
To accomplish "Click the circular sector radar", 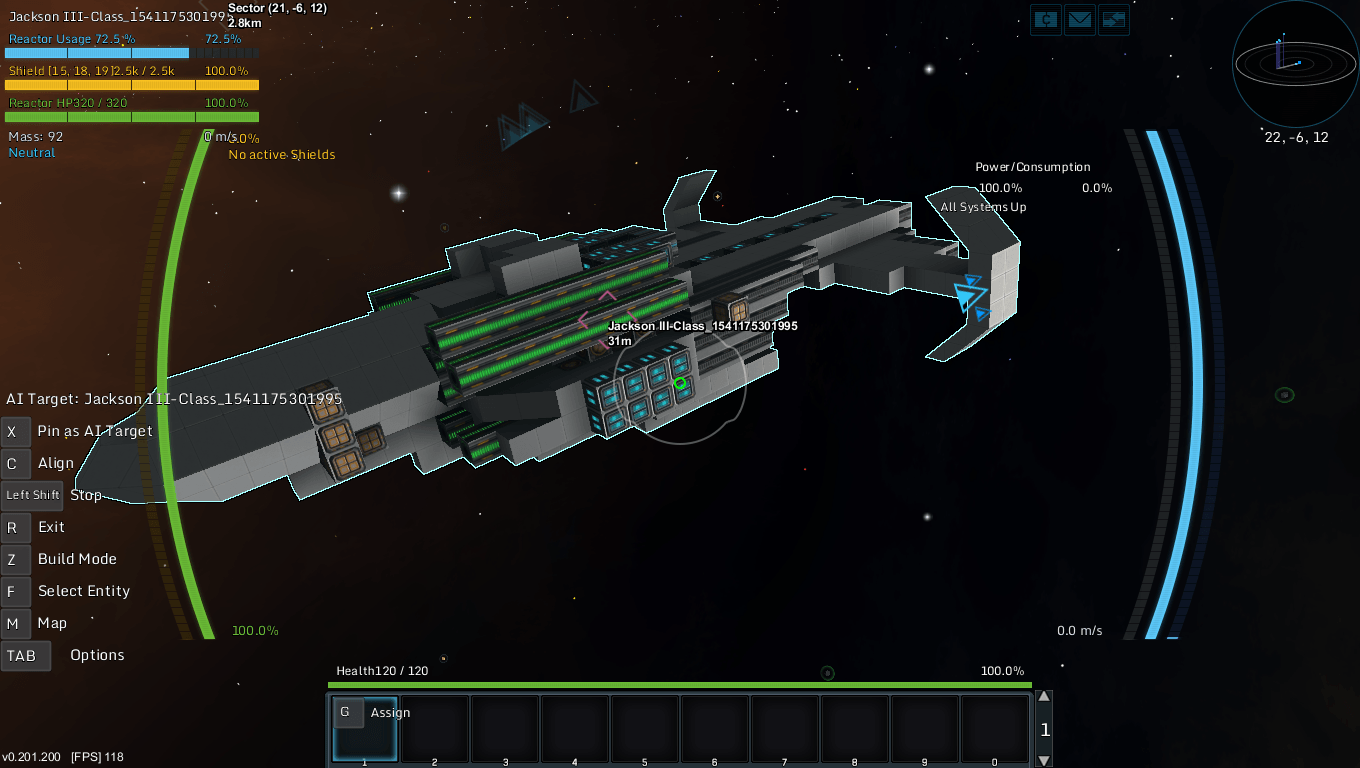I will point(1295,63).
